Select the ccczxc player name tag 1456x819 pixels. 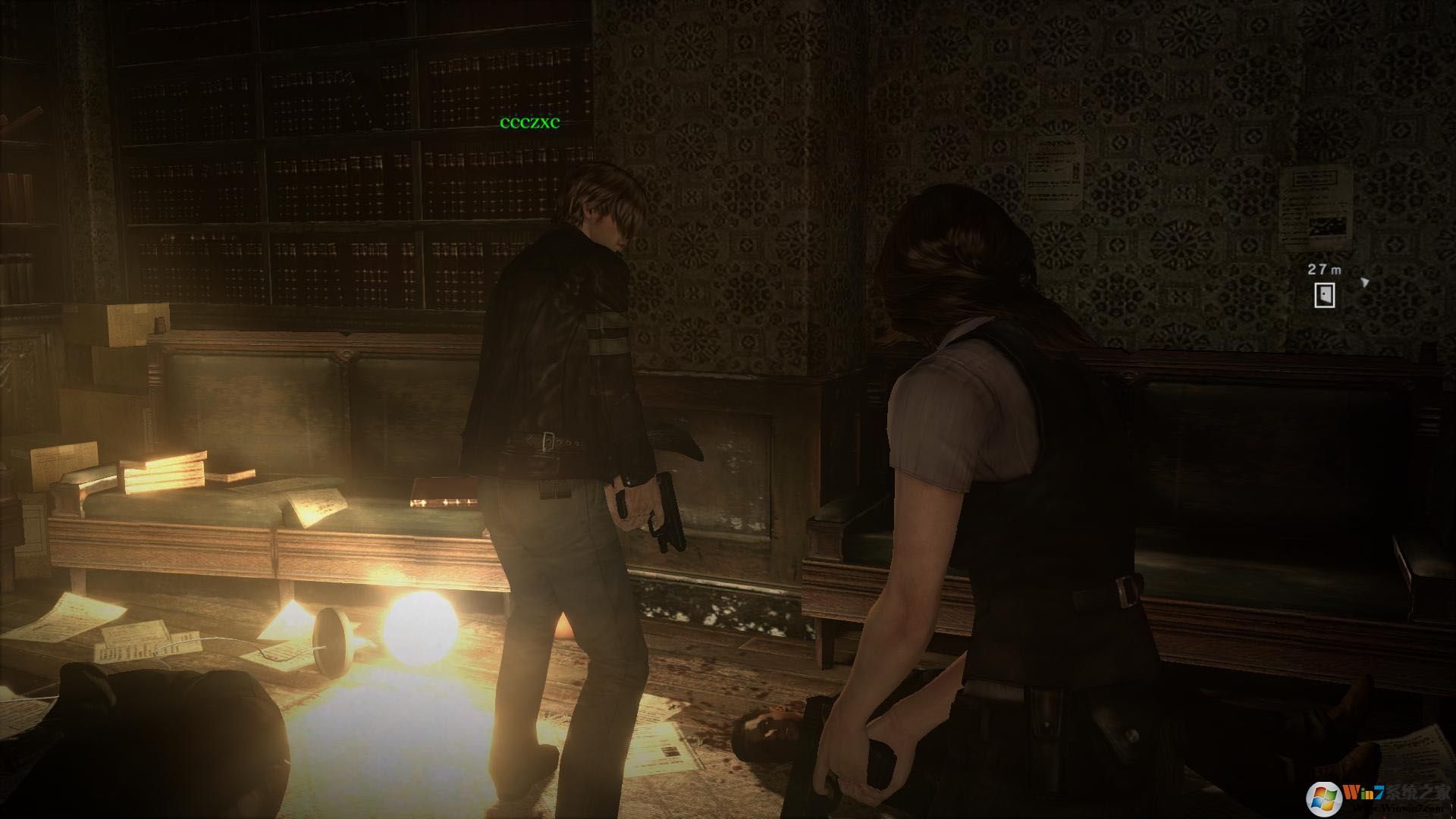coord(529,123)
